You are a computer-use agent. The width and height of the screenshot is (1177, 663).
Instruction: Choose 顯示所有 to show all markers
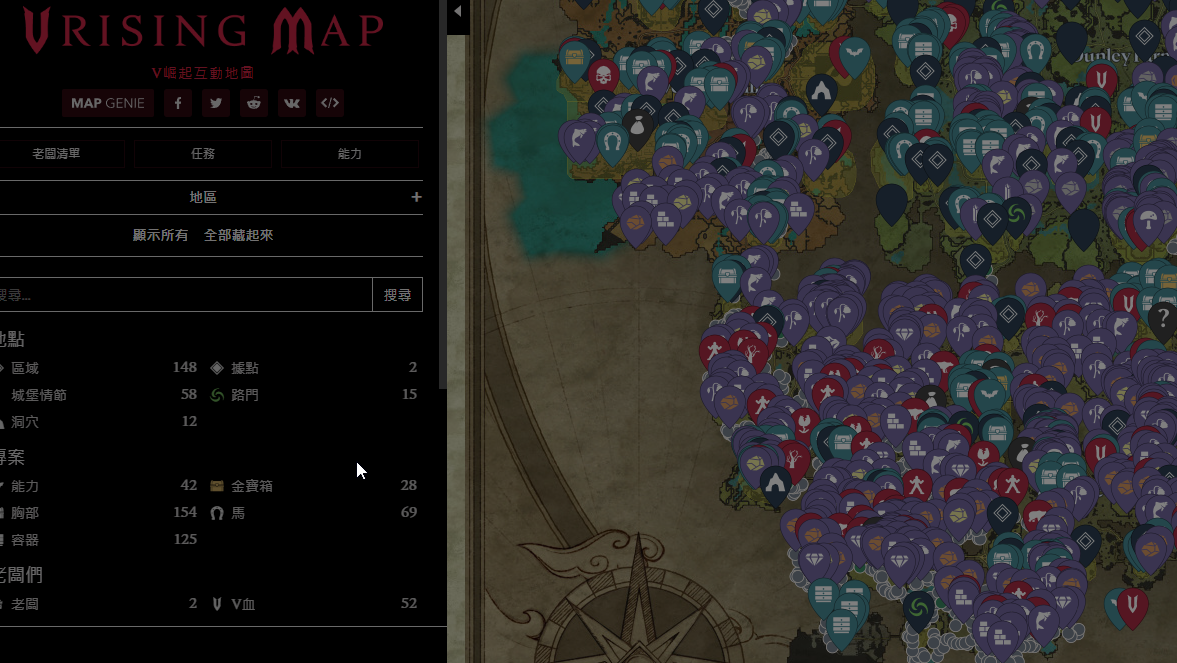coord(161,235)
